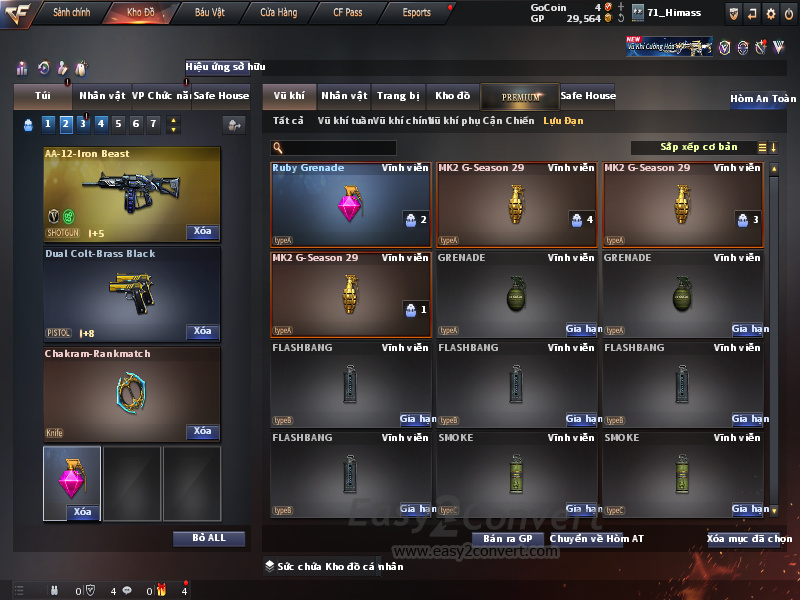Open the Sảnh chính lobby menu
This screenshot has width=800, height=600.
click(71, 13)
